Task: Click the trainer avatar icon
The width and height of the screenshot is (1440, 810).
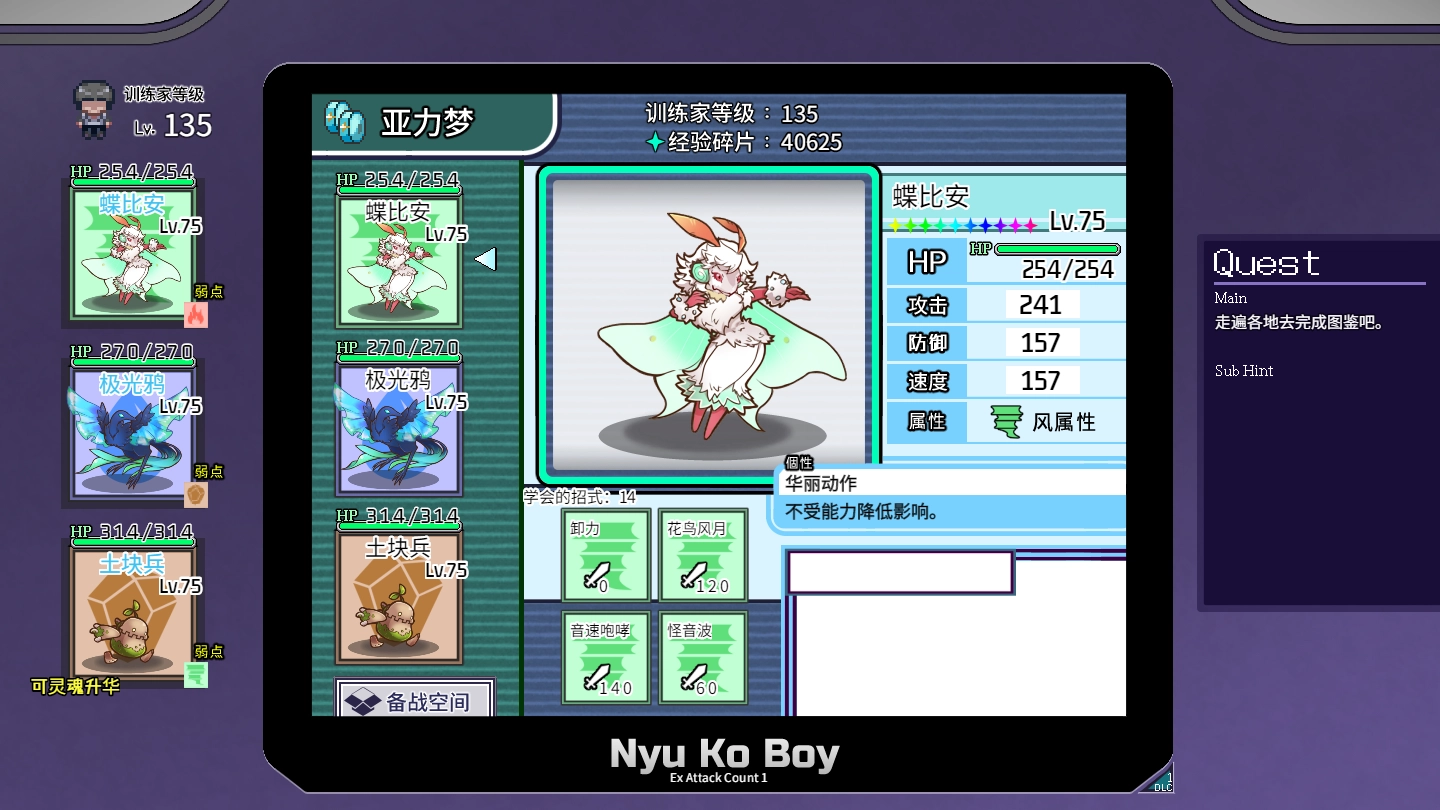Action: [x=93, y=108]
